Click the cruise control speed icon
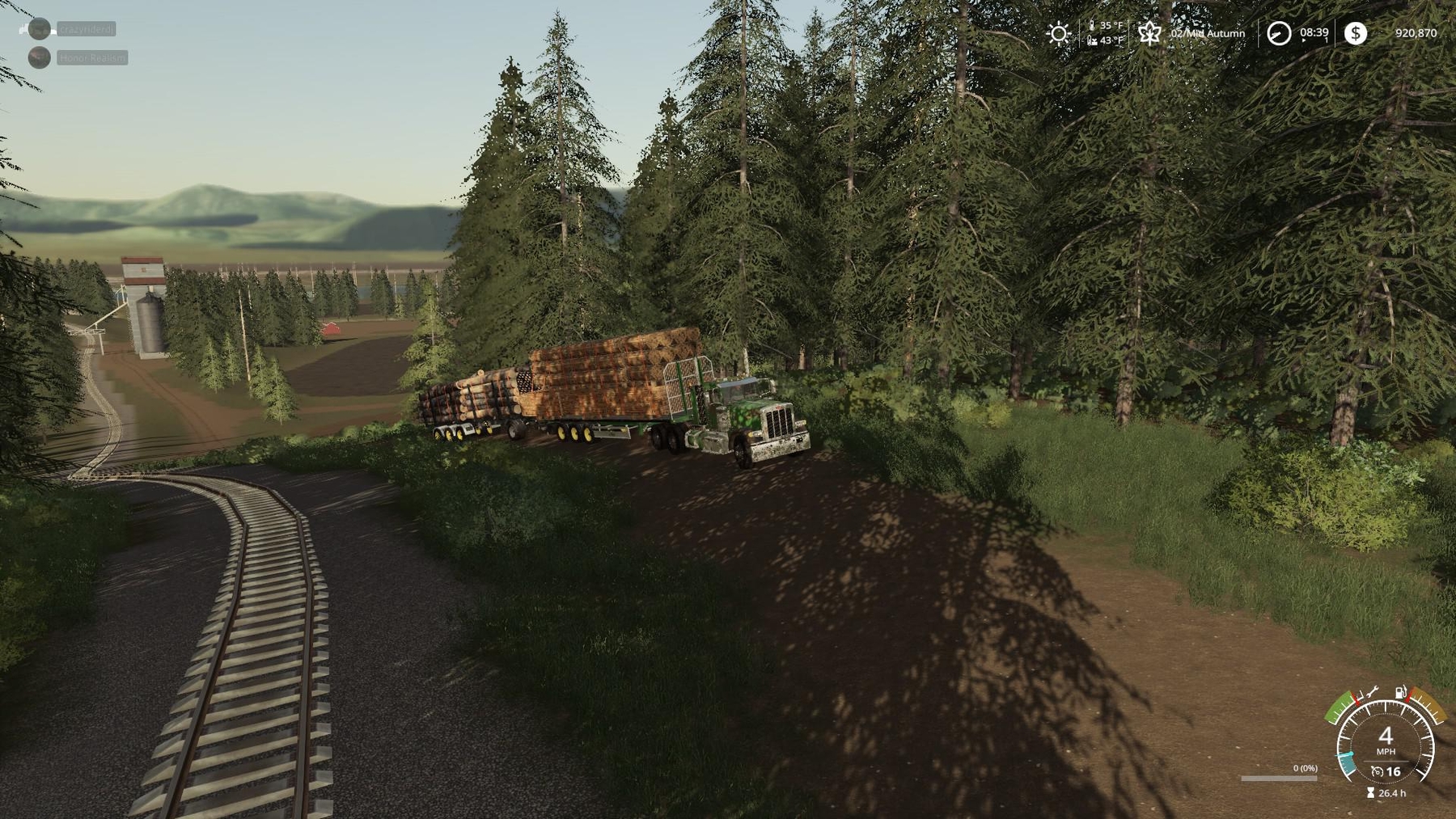 (1377, 772)
